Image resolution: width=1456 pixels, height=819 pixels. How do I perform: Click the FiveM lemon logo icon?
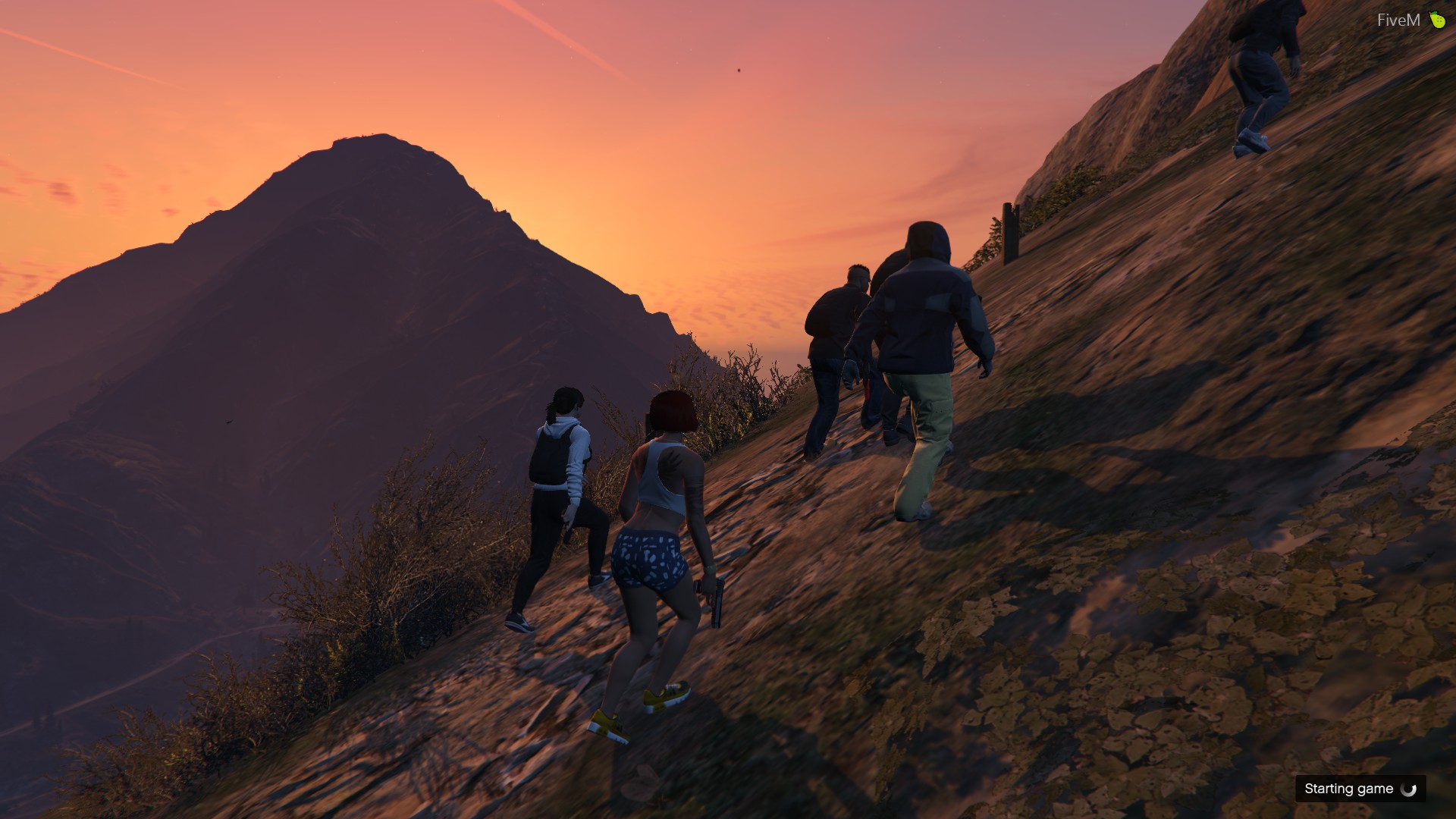tap(1437, 20)
